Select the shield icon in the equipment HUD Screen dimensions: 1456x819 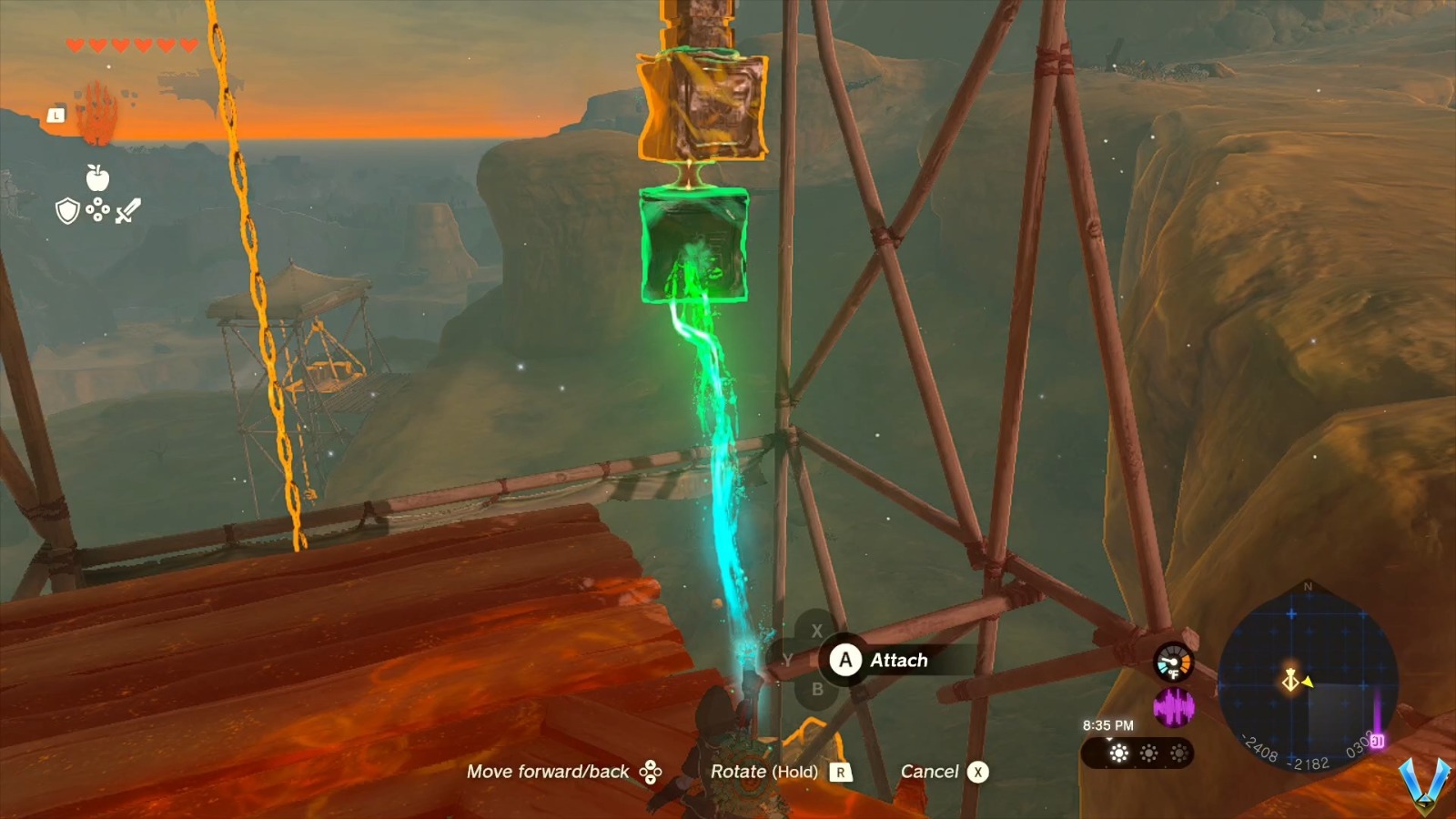click(68, 211)
